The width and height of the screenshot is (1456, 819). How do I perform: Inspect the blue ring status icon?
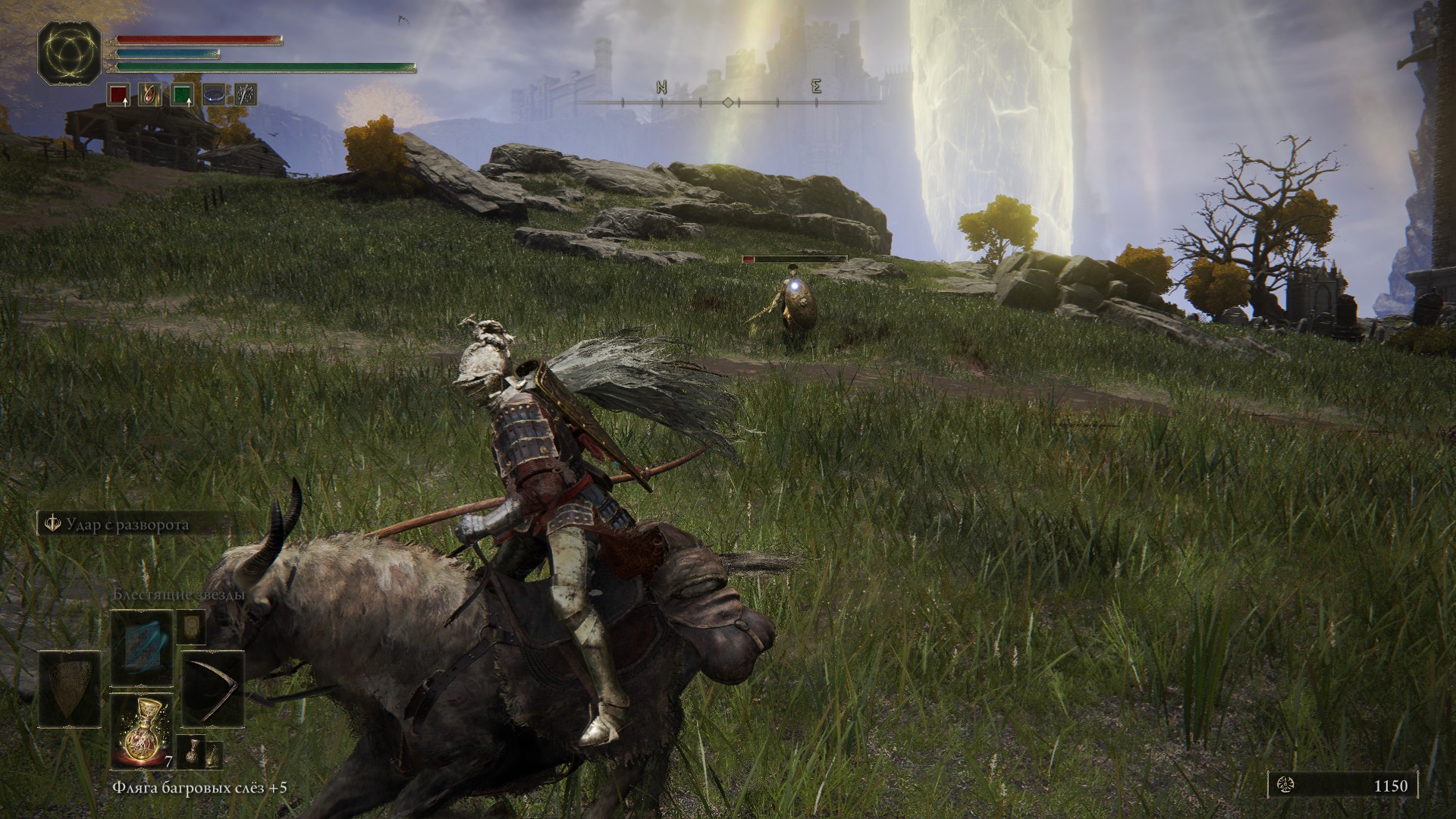pyautogui.click(x=214, y=95)
